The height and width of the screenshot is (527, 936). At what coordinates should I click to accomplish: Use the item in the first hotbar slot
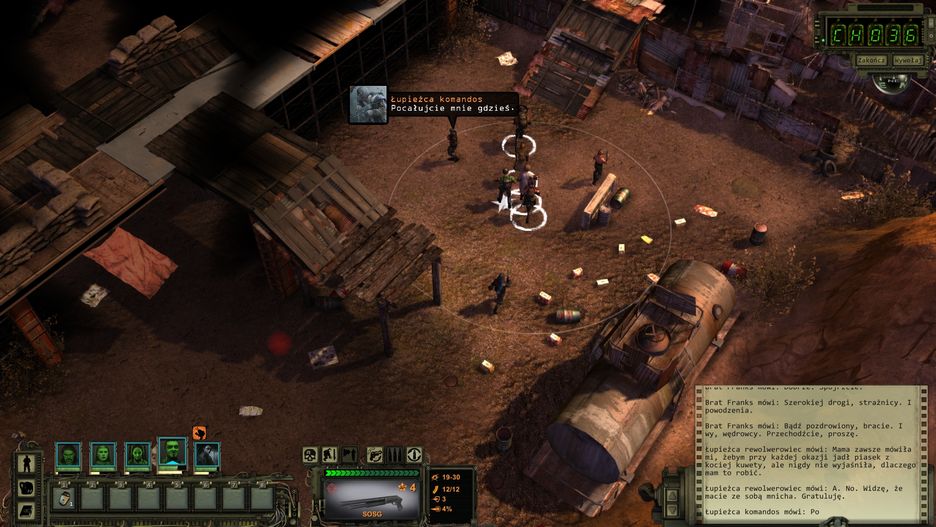[x=65, y=497]
